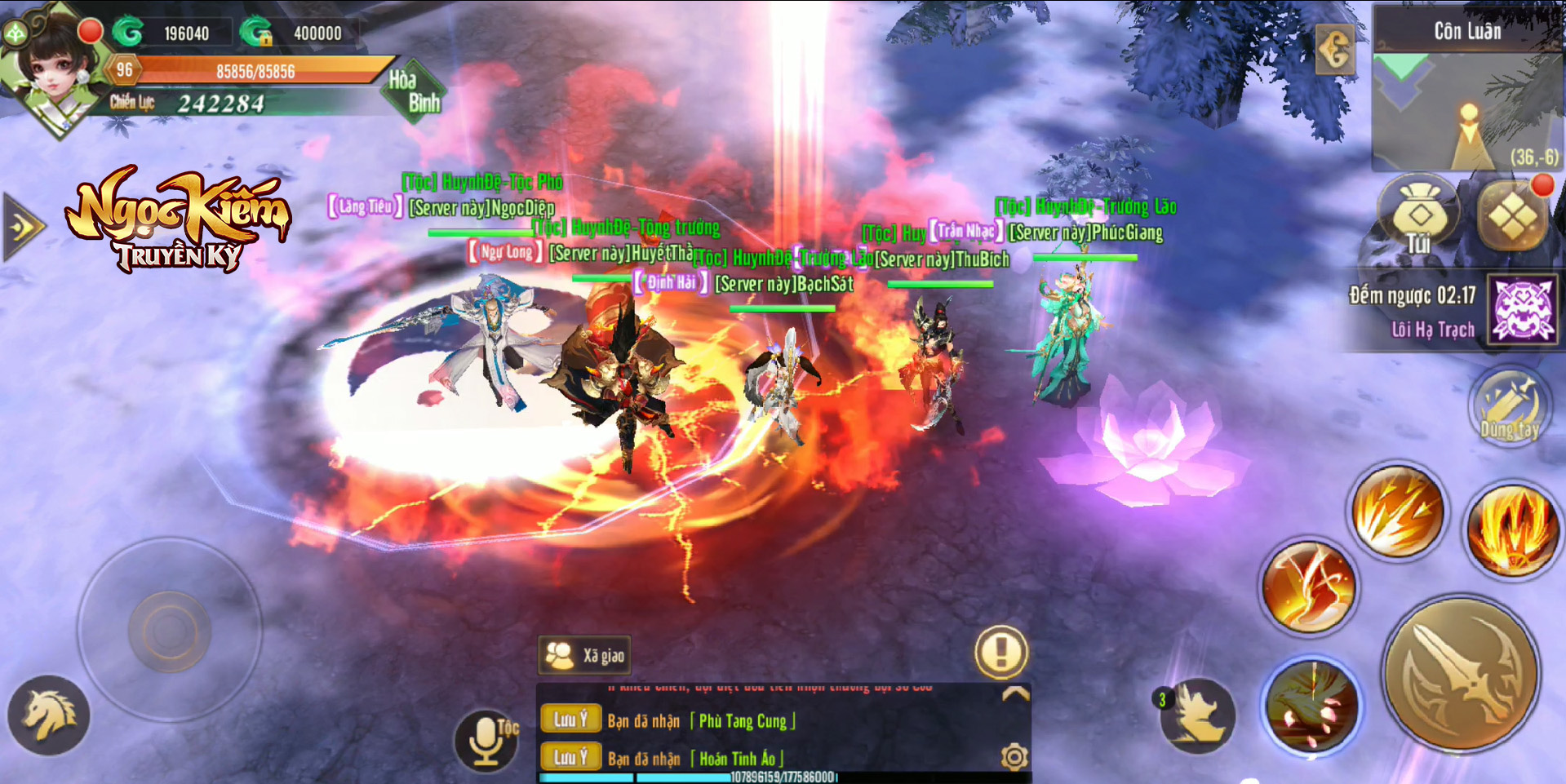Open the Xã giao social menu

(x=585, y=655)
